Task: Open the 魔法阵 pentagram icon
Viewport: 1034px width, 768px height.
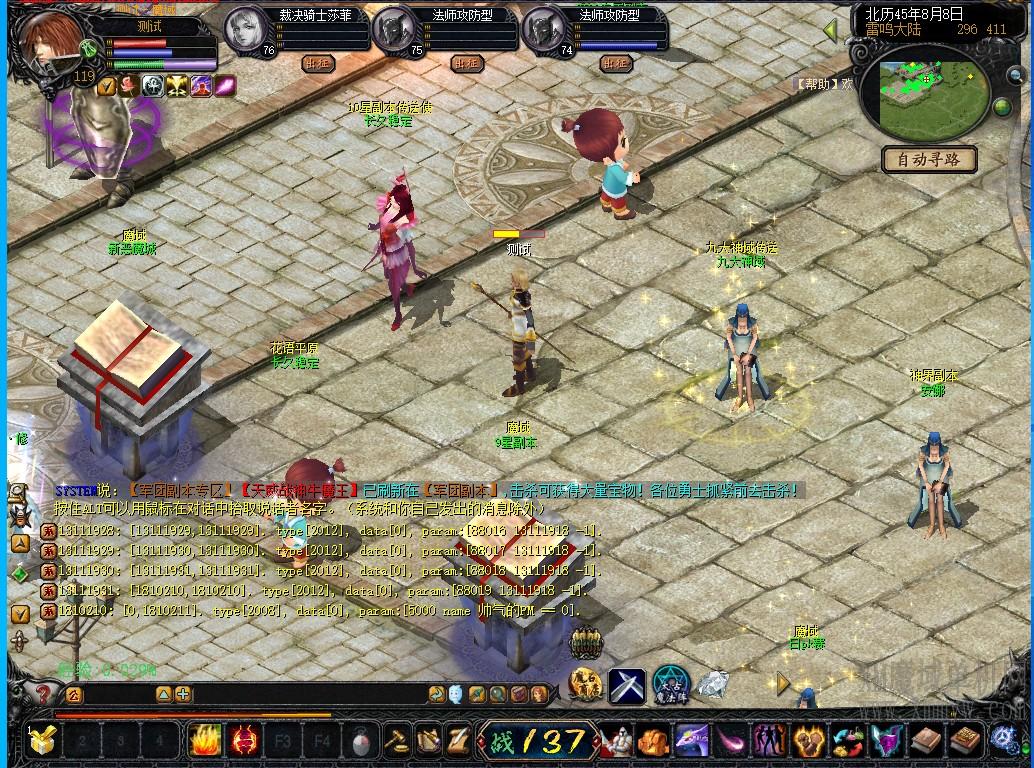Action: [x=671, y=686]
